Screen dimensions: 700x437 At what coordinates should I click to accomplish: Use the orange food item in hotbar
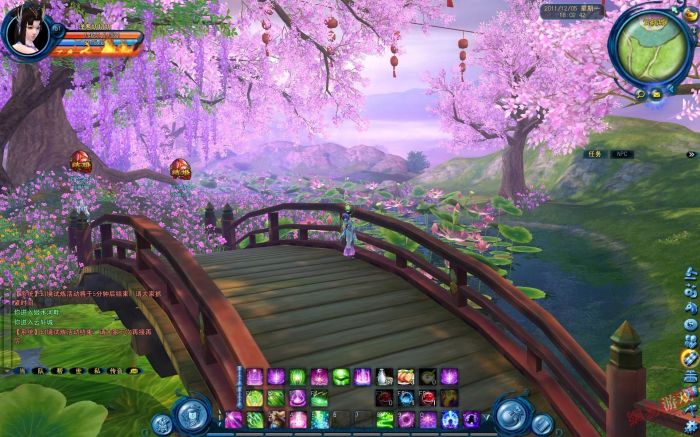click(405, 377)
